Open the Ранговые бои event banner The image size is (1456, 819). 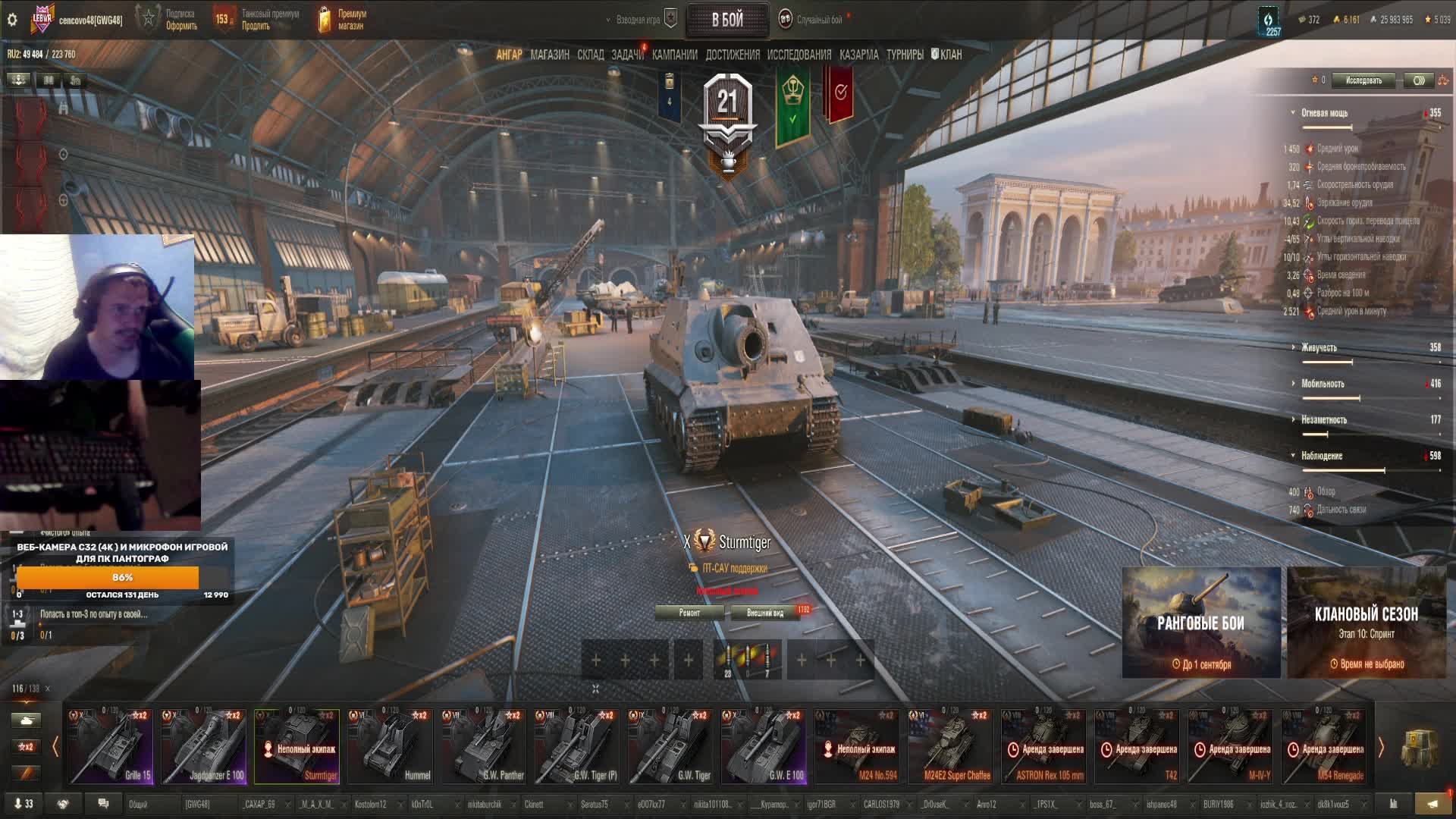[1200, 623]
